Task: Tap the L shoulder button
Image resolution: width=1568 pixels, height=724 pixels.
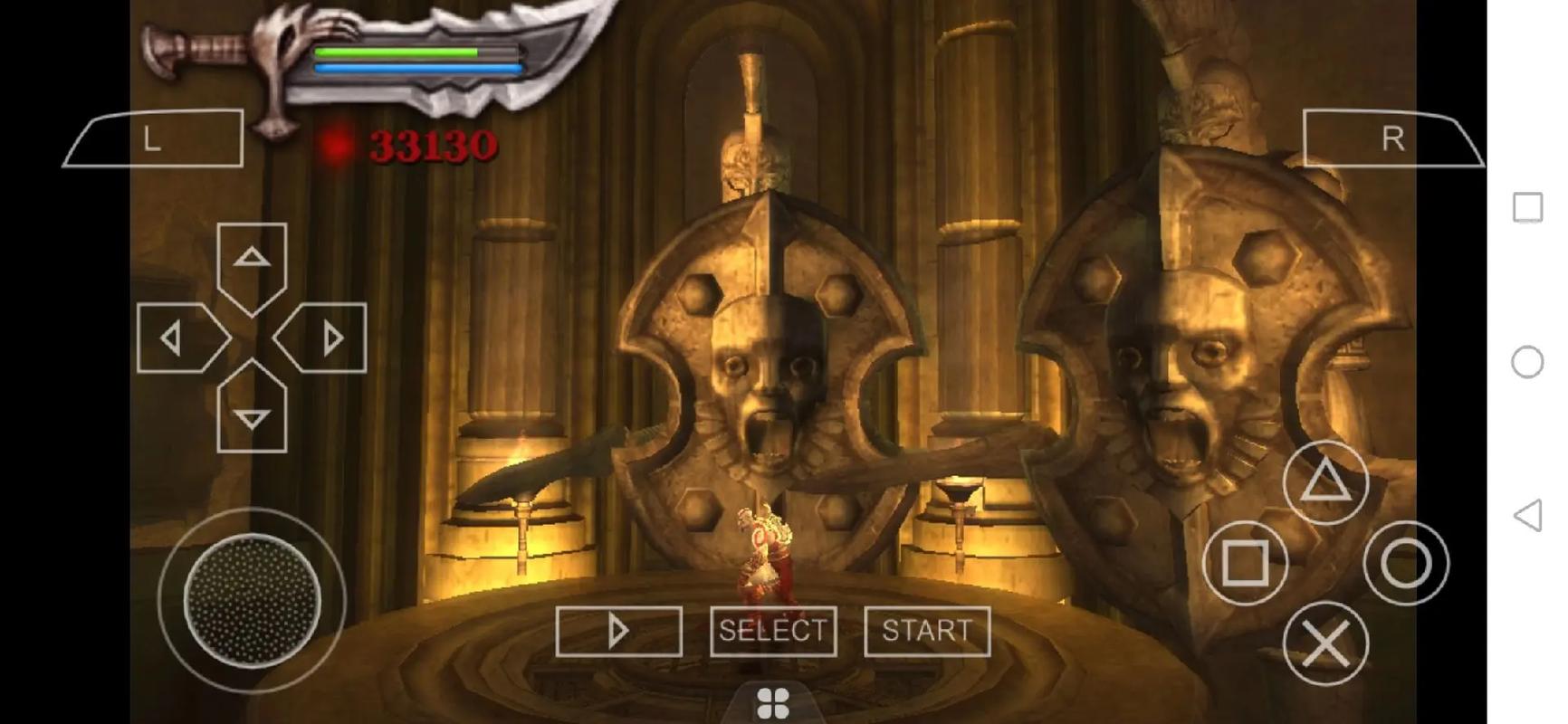Action: [x=154, y=139]
